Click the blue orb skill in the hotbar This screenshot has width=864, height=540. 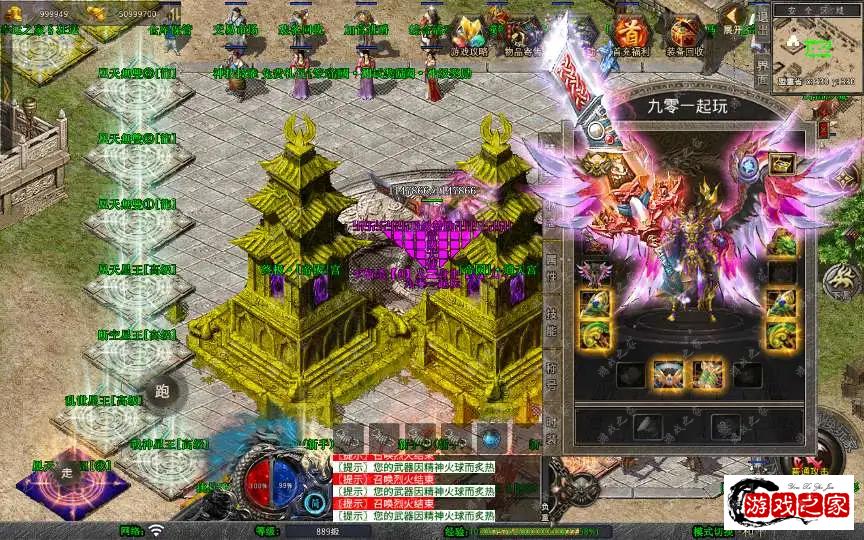coord(490,438)
